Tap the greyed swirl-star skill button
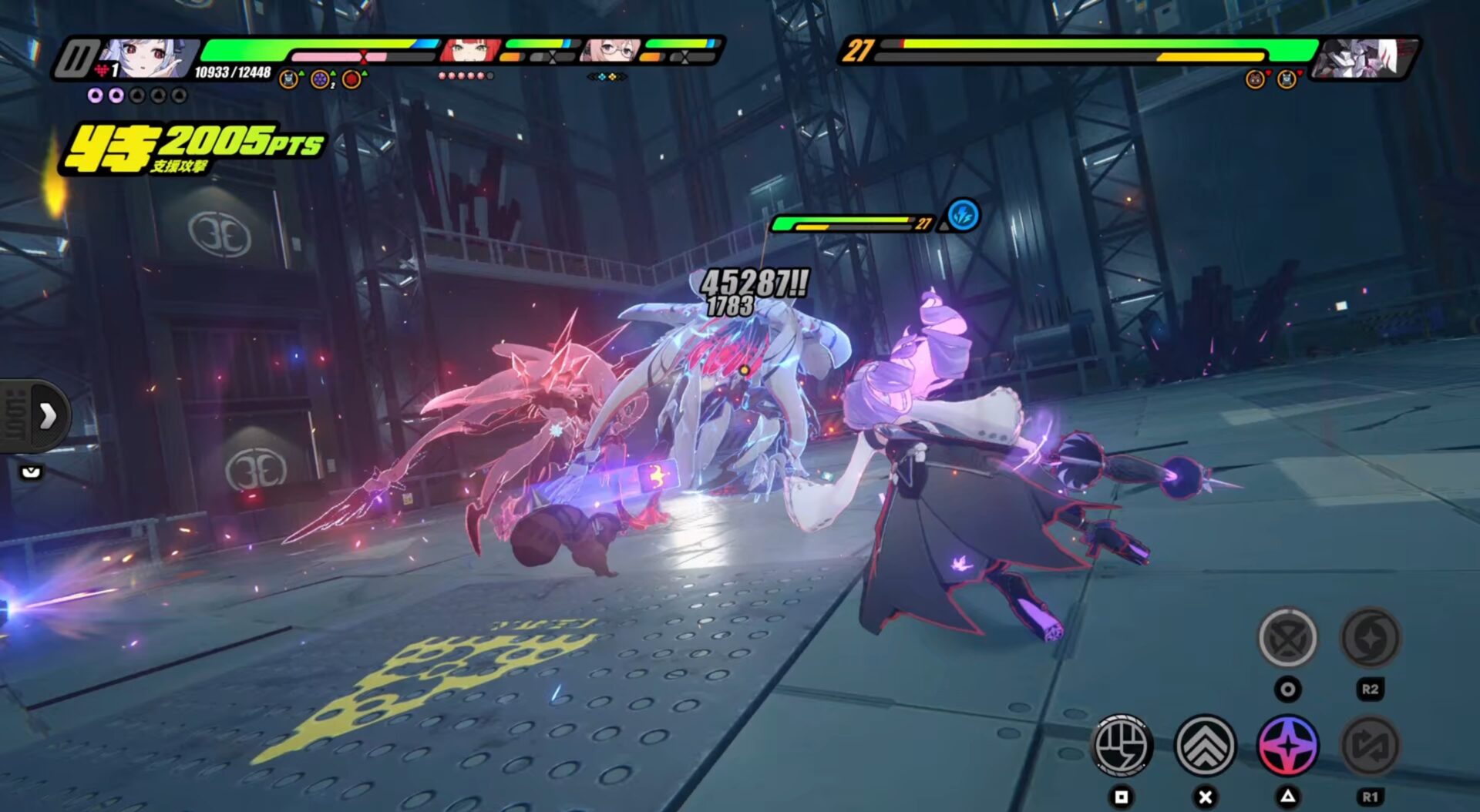Image resolution: width=1480 pixels, height=812 pixels. coord(1370,638)
